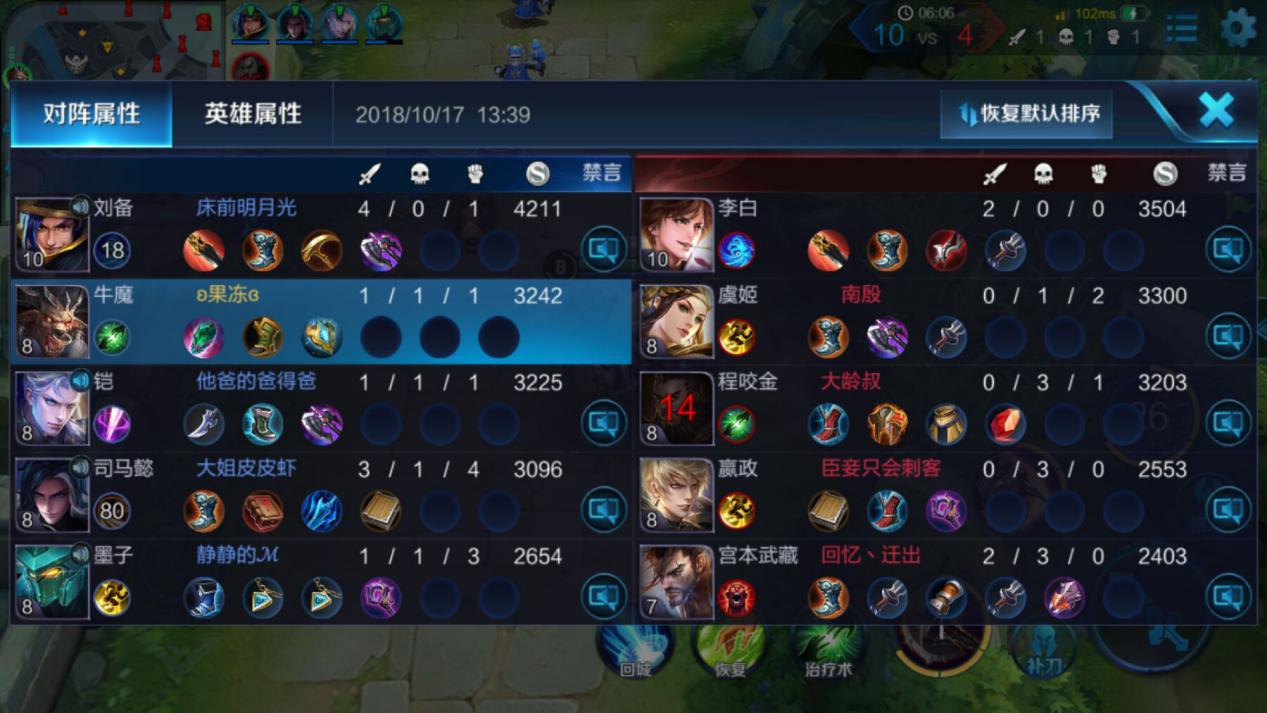
Task: Mute player 刘备 with the chat button
Action: tap(603, 249)
